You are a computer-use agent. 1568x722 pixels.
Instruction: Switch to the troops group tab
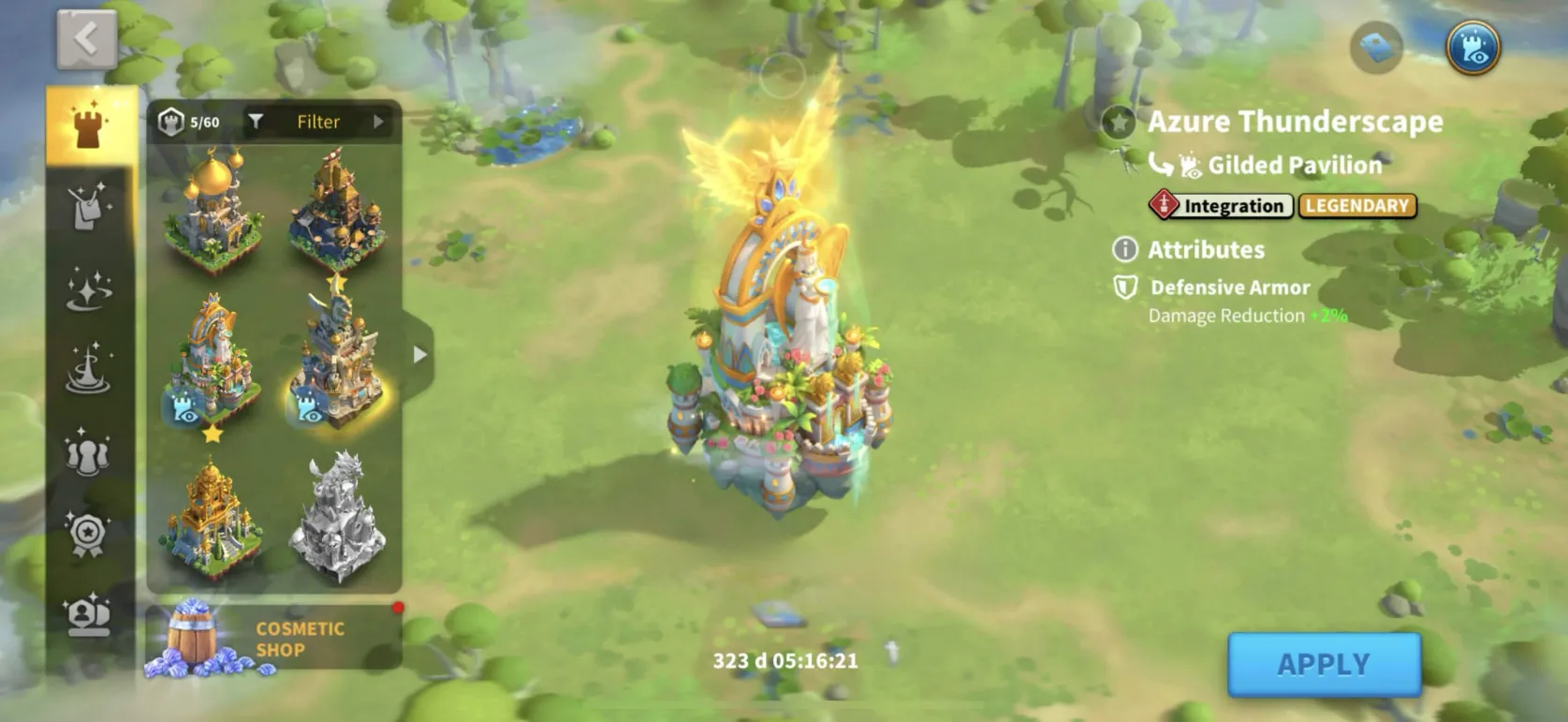[x=90, y=451]
